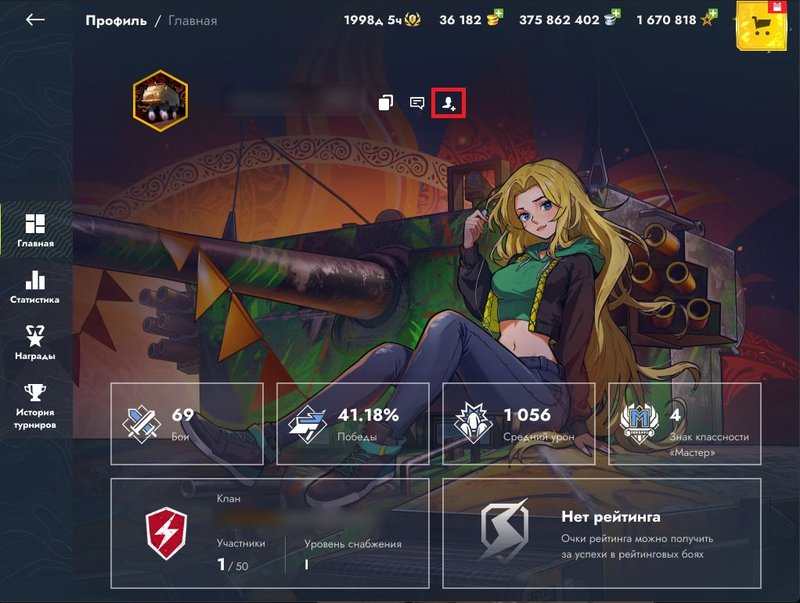
Task: Open the Награды tab
Action: [x=35, y=342]
